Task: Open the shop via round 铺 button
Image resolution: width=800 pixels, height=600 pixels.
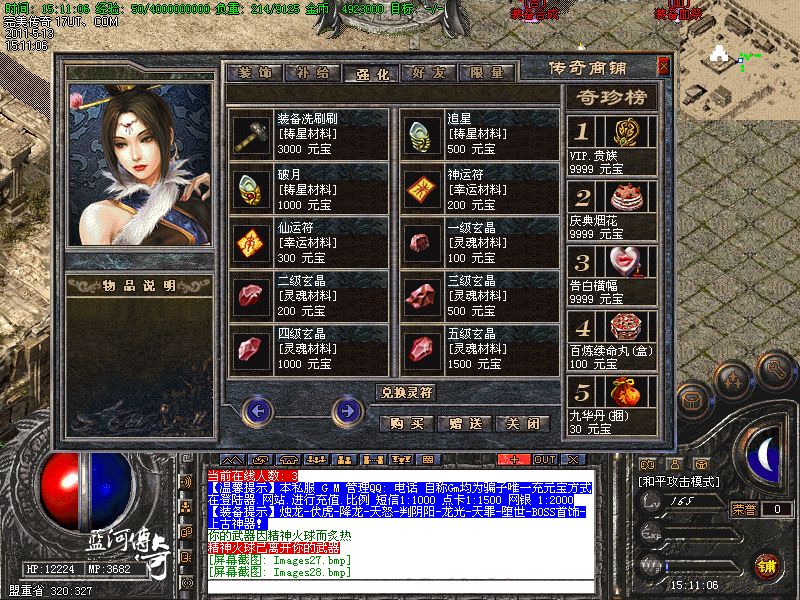Action: 766,565
